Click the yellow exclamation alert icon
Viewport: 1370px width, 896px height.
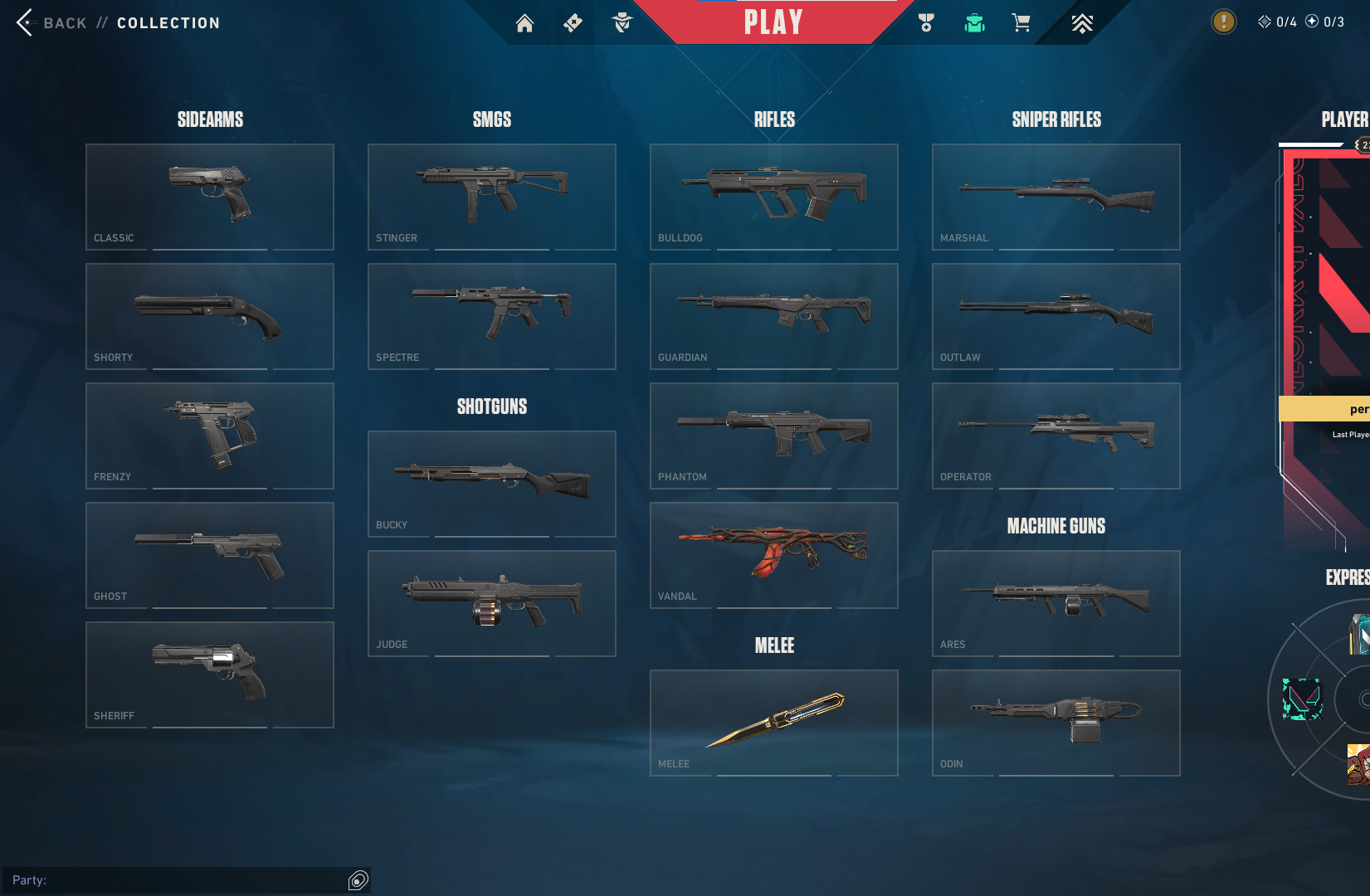tap(1223, 22)
